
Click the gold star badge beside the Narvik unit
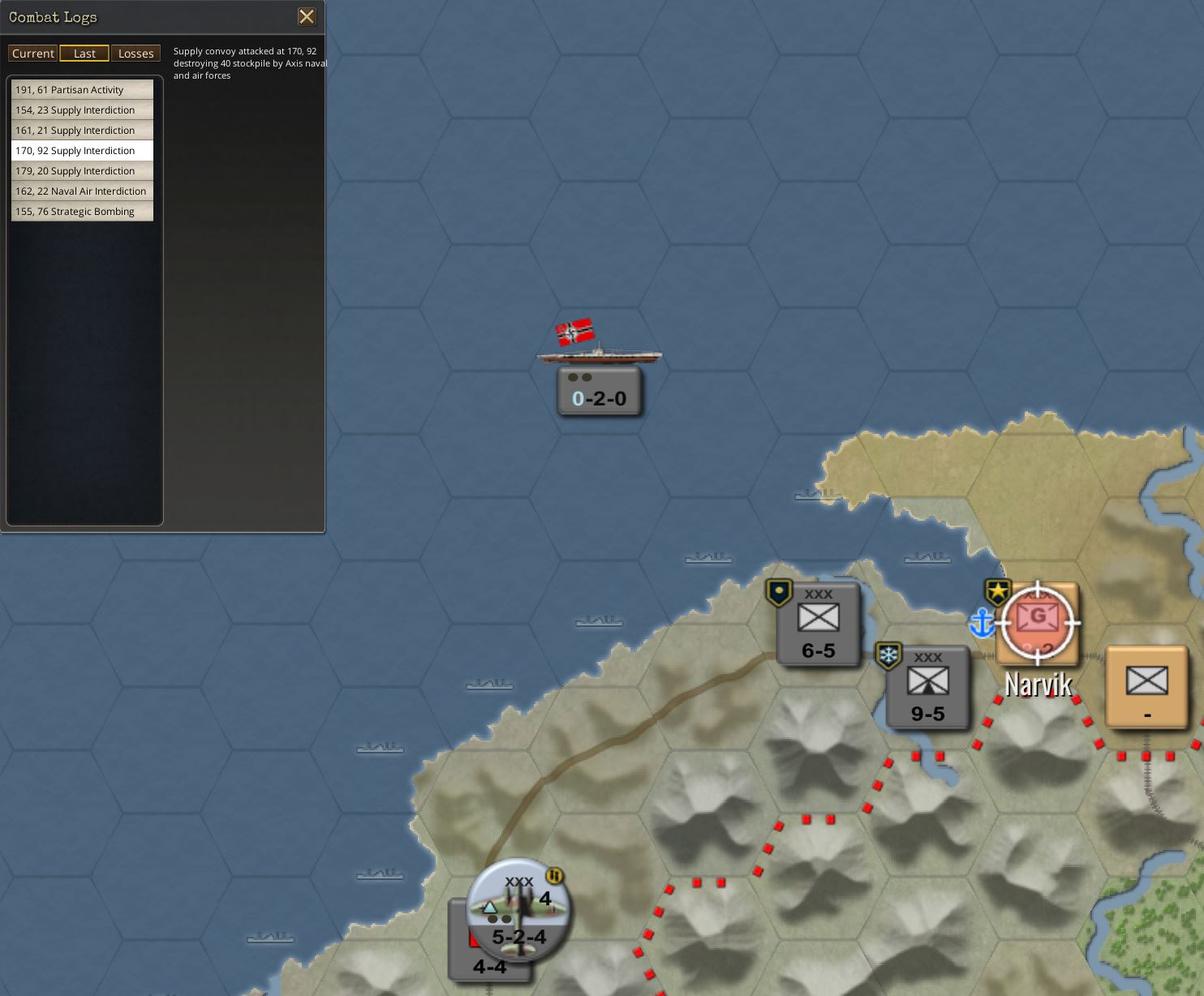pyautogui.click(x=996, y=590)
